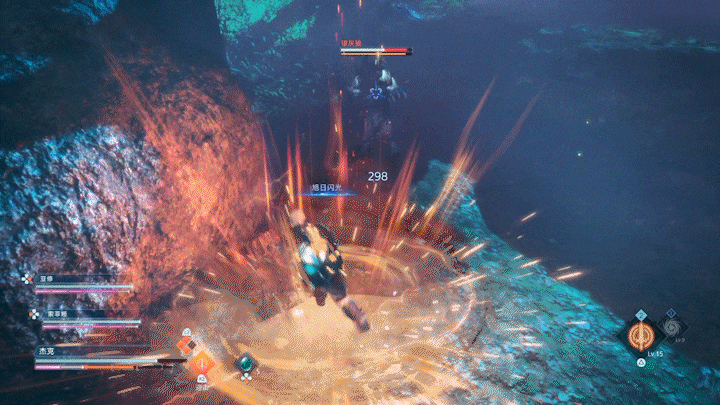
Task: Use the green gem item slot
Action: [x=244, y=364]
